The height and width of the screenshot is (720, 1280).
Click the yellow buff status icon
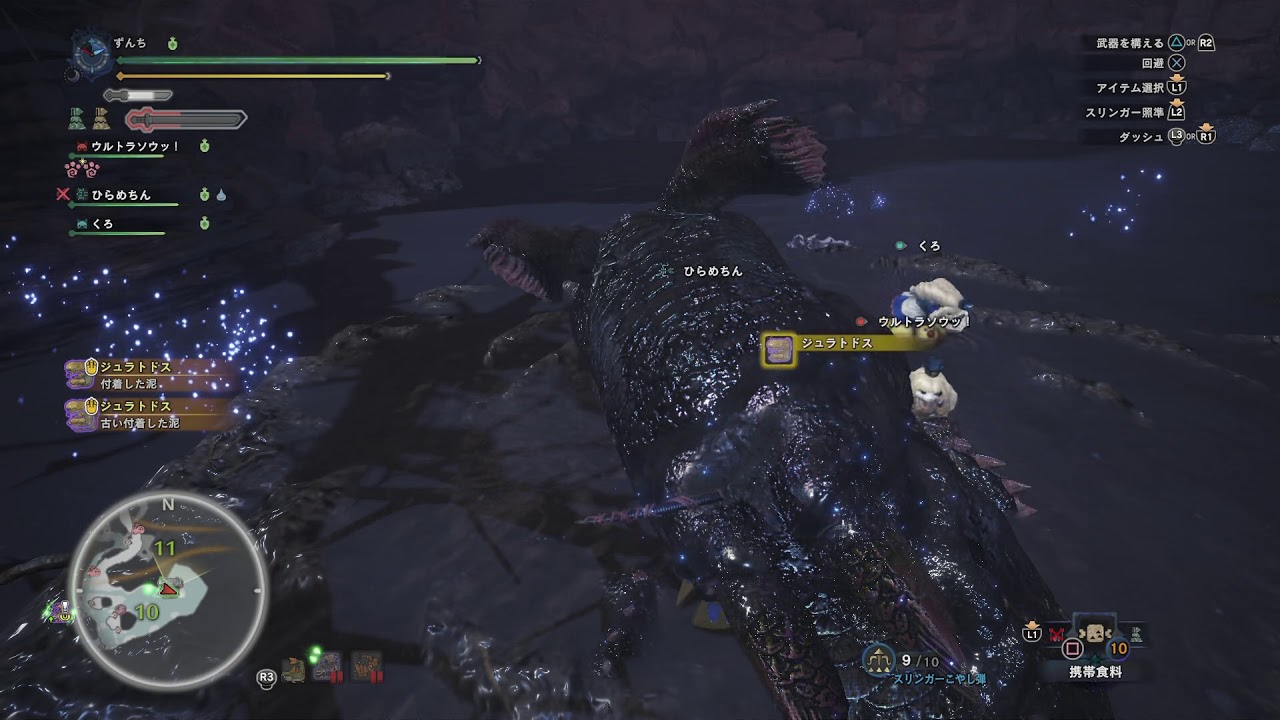tap(101, 119)
